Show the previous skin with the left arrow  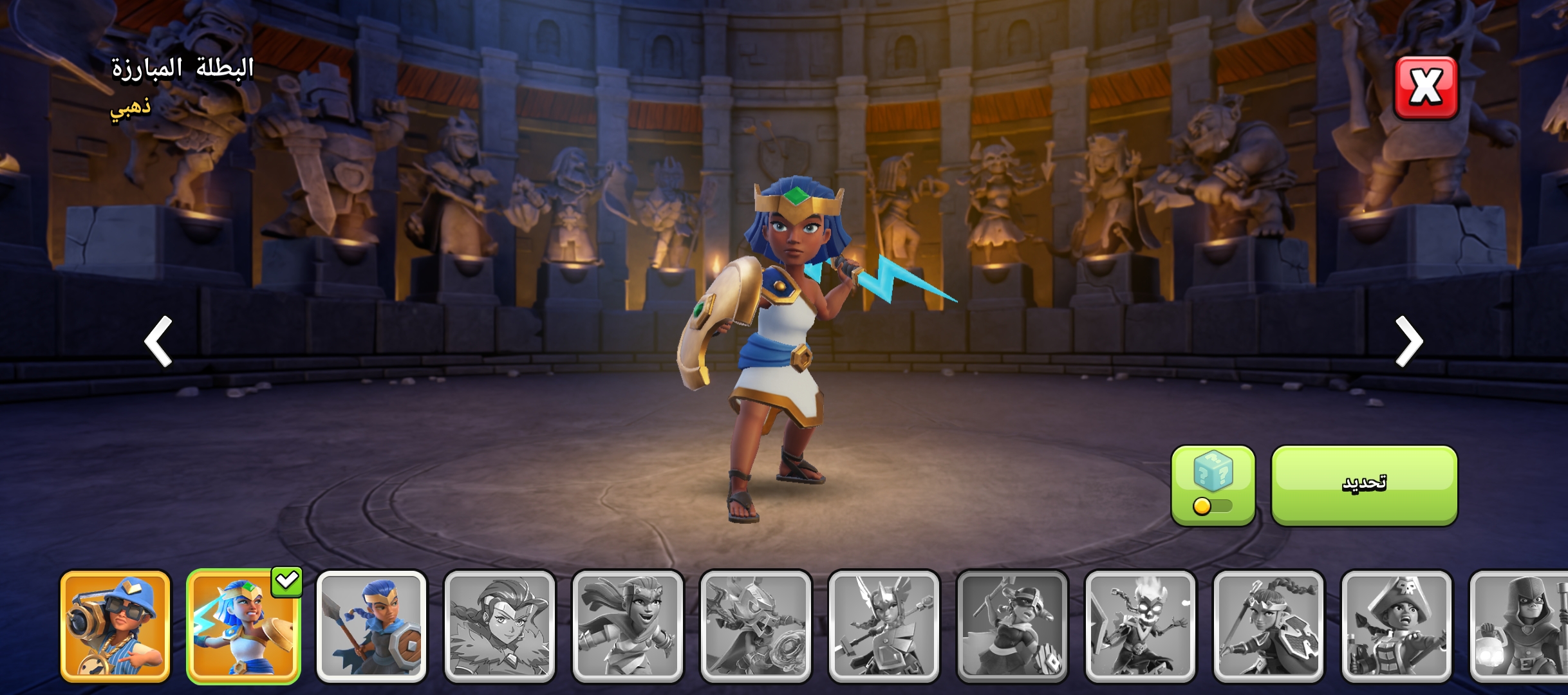158,341
